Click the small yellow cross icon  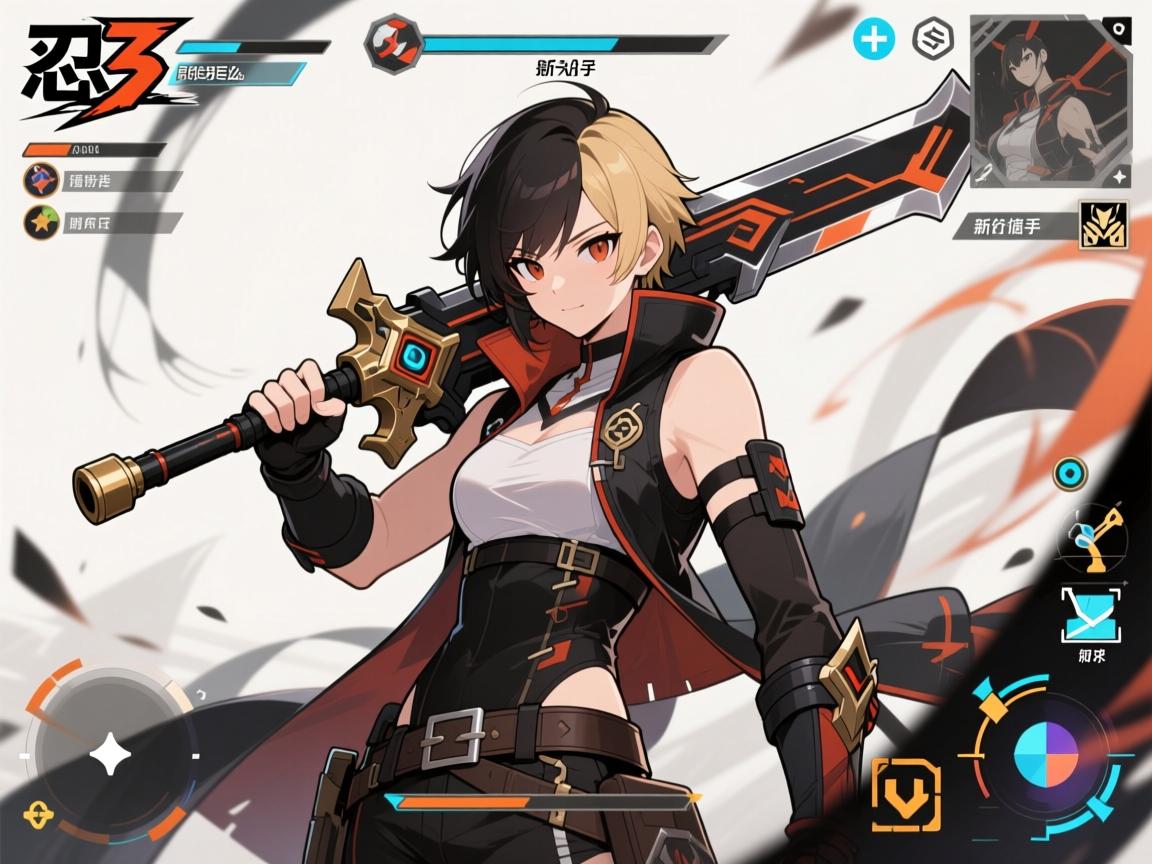(37, 813)
